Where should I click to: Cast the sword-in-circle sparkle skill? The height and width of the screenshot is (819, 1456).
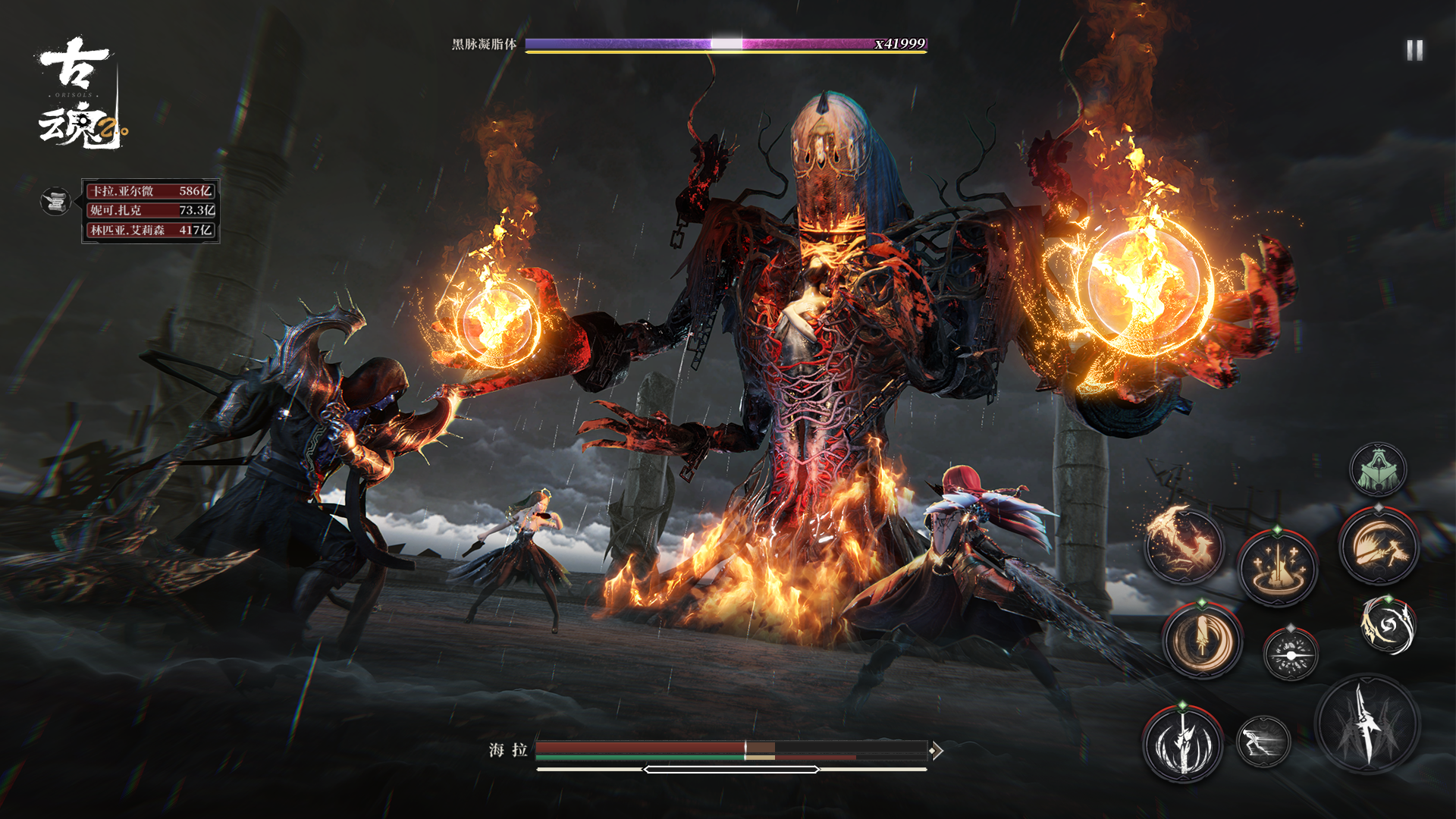pyautogui.click(x=1278, y=567)
